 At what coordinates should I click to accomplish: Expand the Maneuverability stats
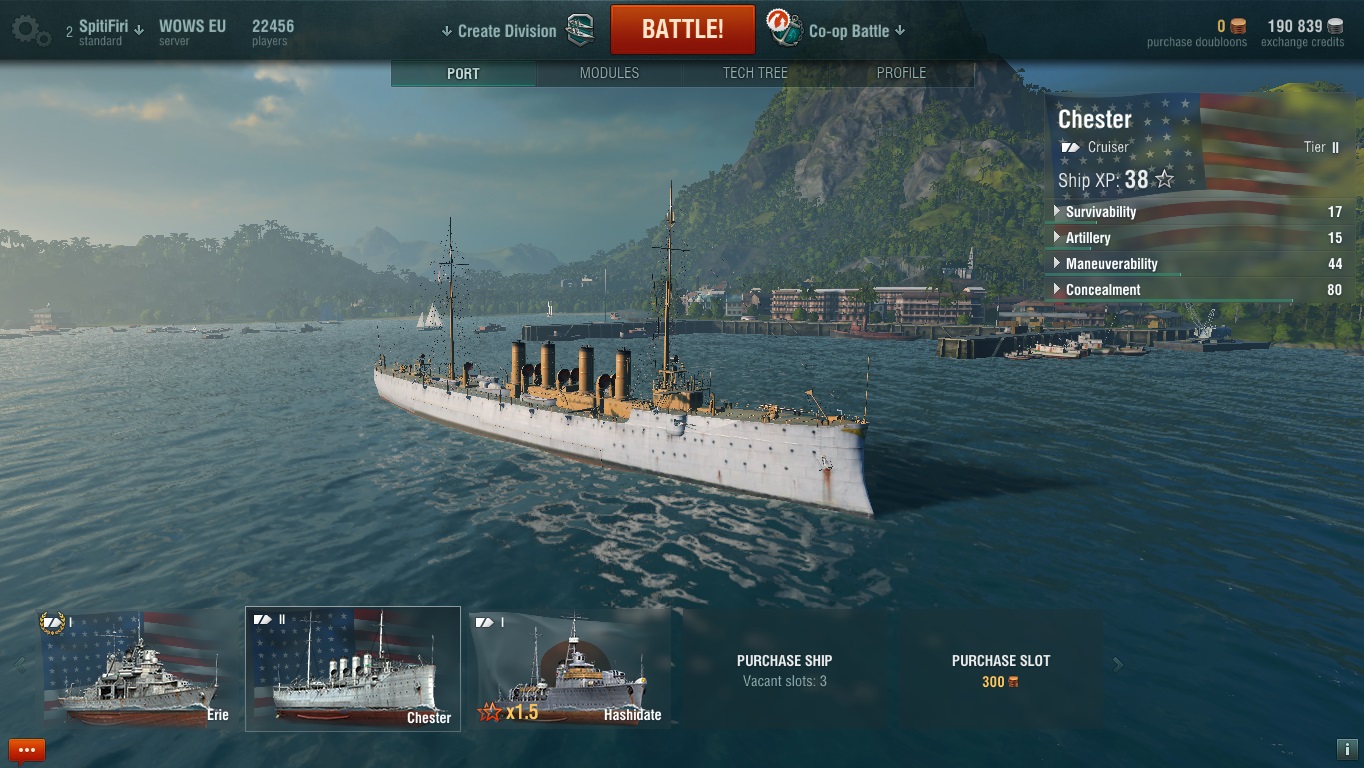[1111, 264]
